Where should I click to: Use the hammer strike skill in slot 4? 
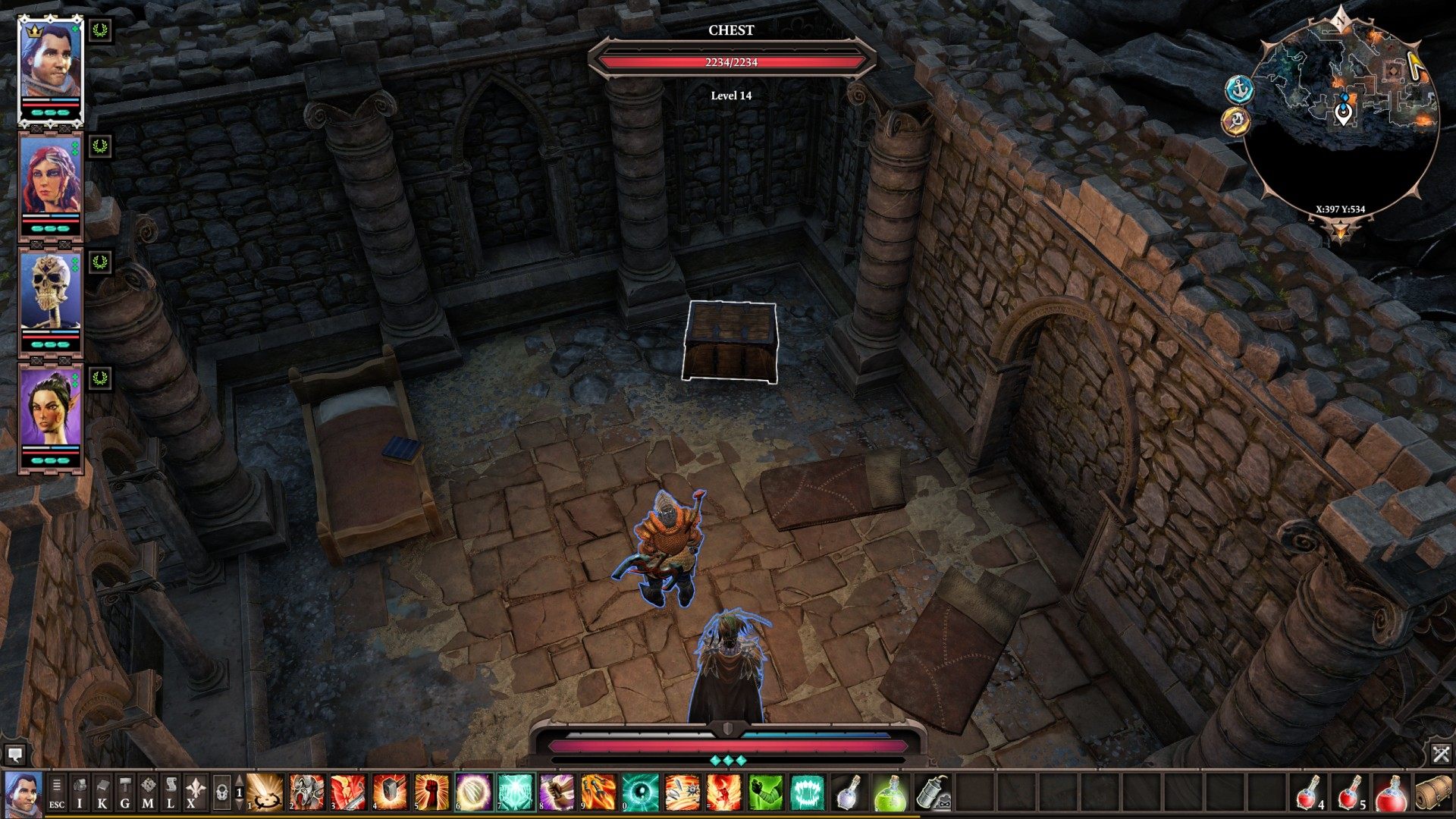390,792
